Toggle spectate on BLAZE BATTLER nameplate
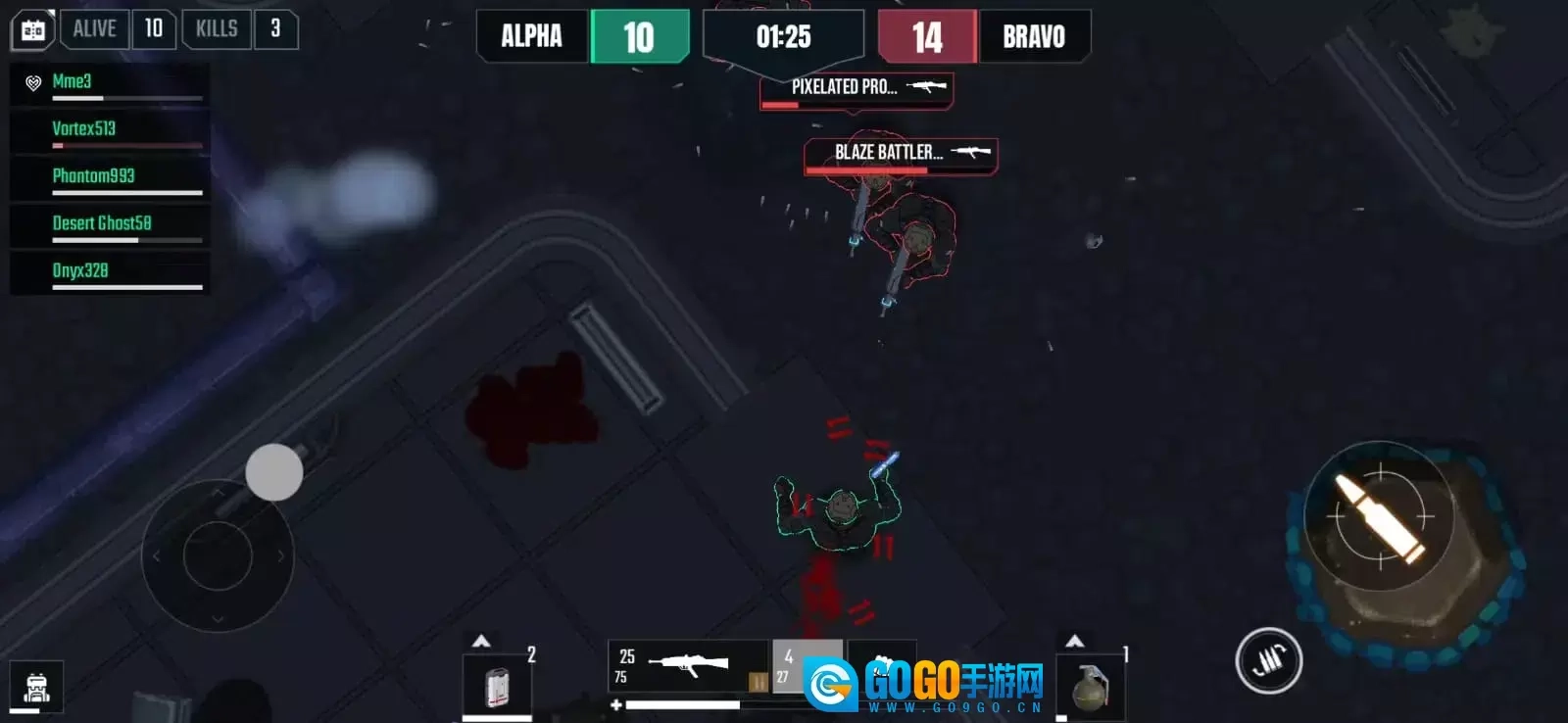 click(x=898, y=153)
